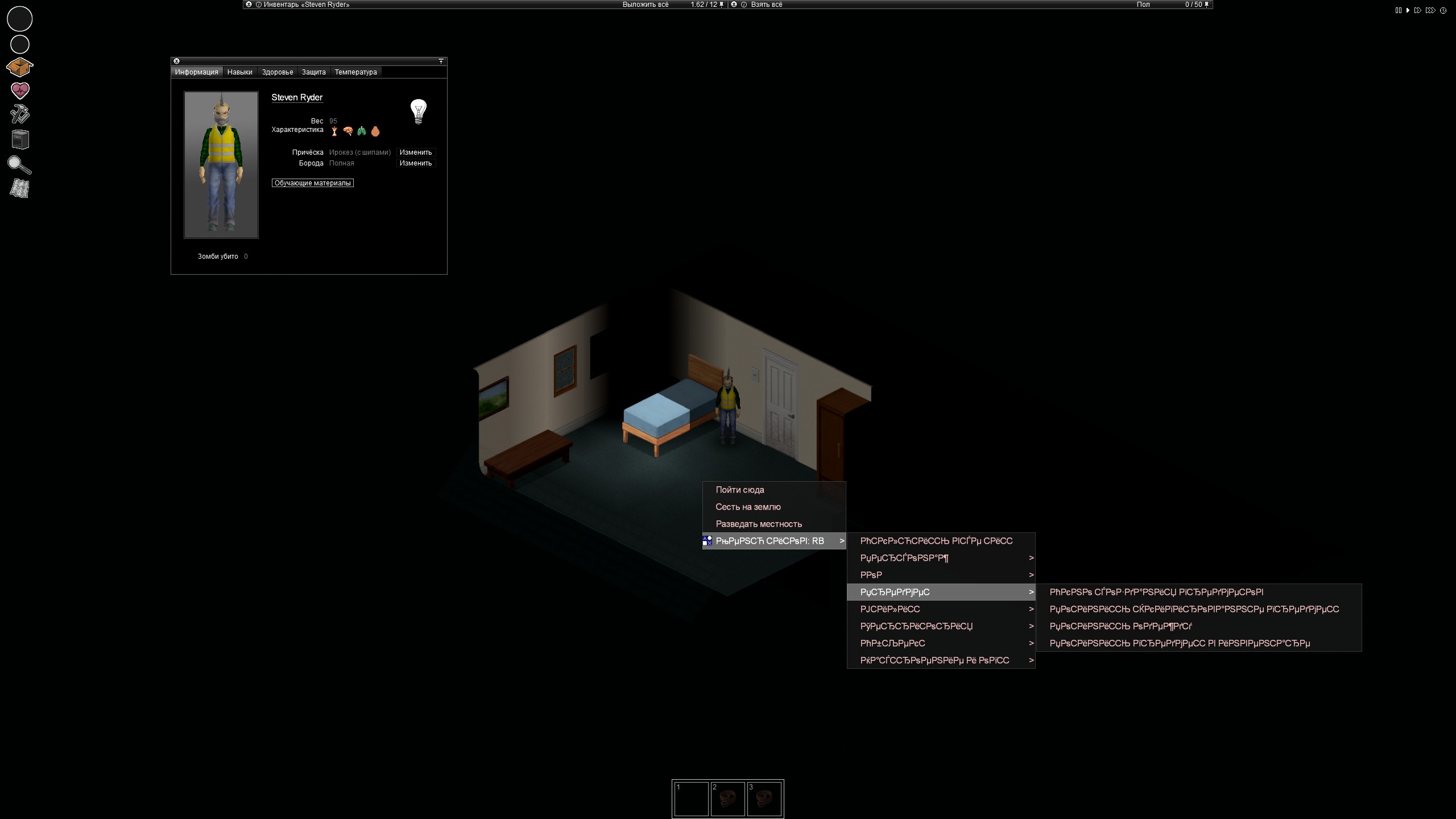Screen dimensions: 1456x819
Task: Click the lightbulb hint icon
Action: pos(419,111)
